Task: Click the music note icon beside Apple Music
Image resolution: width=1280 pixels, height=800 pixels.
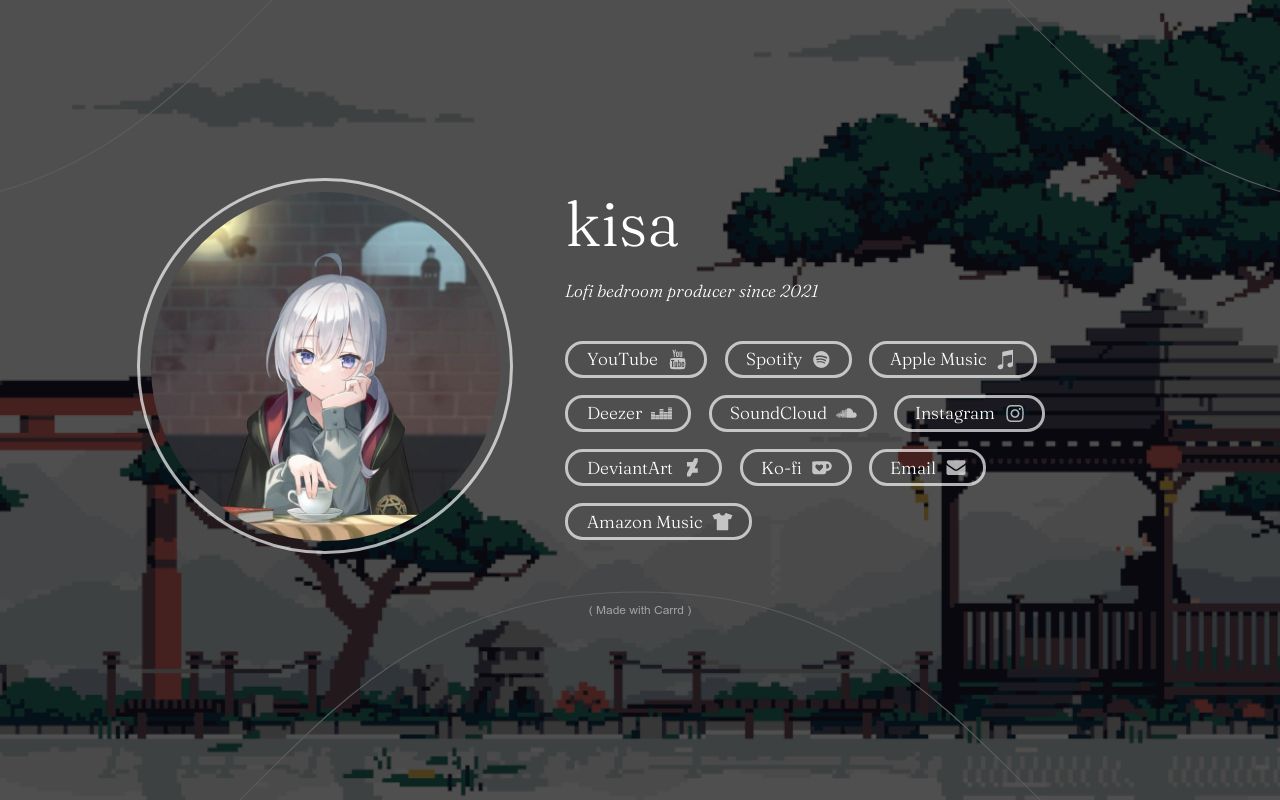Action: [1005, 359]
